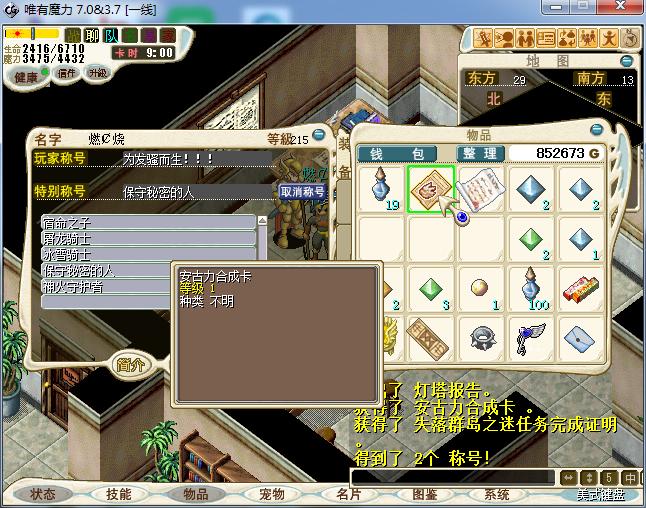The height and width of the screenshot is (508, 646).
Task: Open the 名片 name card menu
Action: pyautogui.click(x=348, y=494)
